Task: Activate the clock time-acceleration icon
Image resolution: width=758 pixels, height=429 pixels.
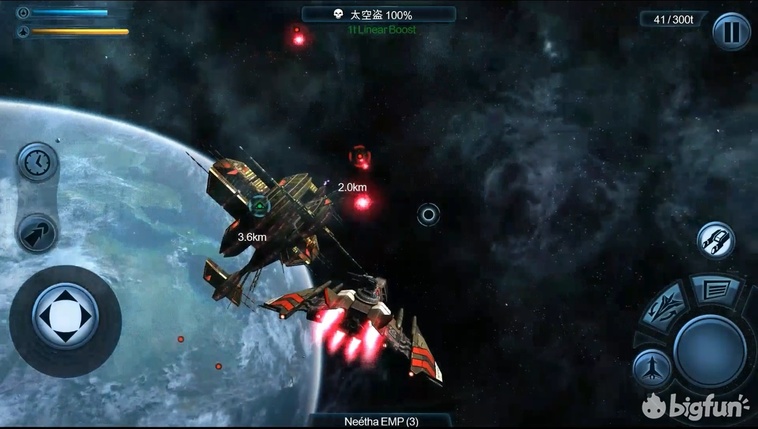Action: tap(37, 162)
